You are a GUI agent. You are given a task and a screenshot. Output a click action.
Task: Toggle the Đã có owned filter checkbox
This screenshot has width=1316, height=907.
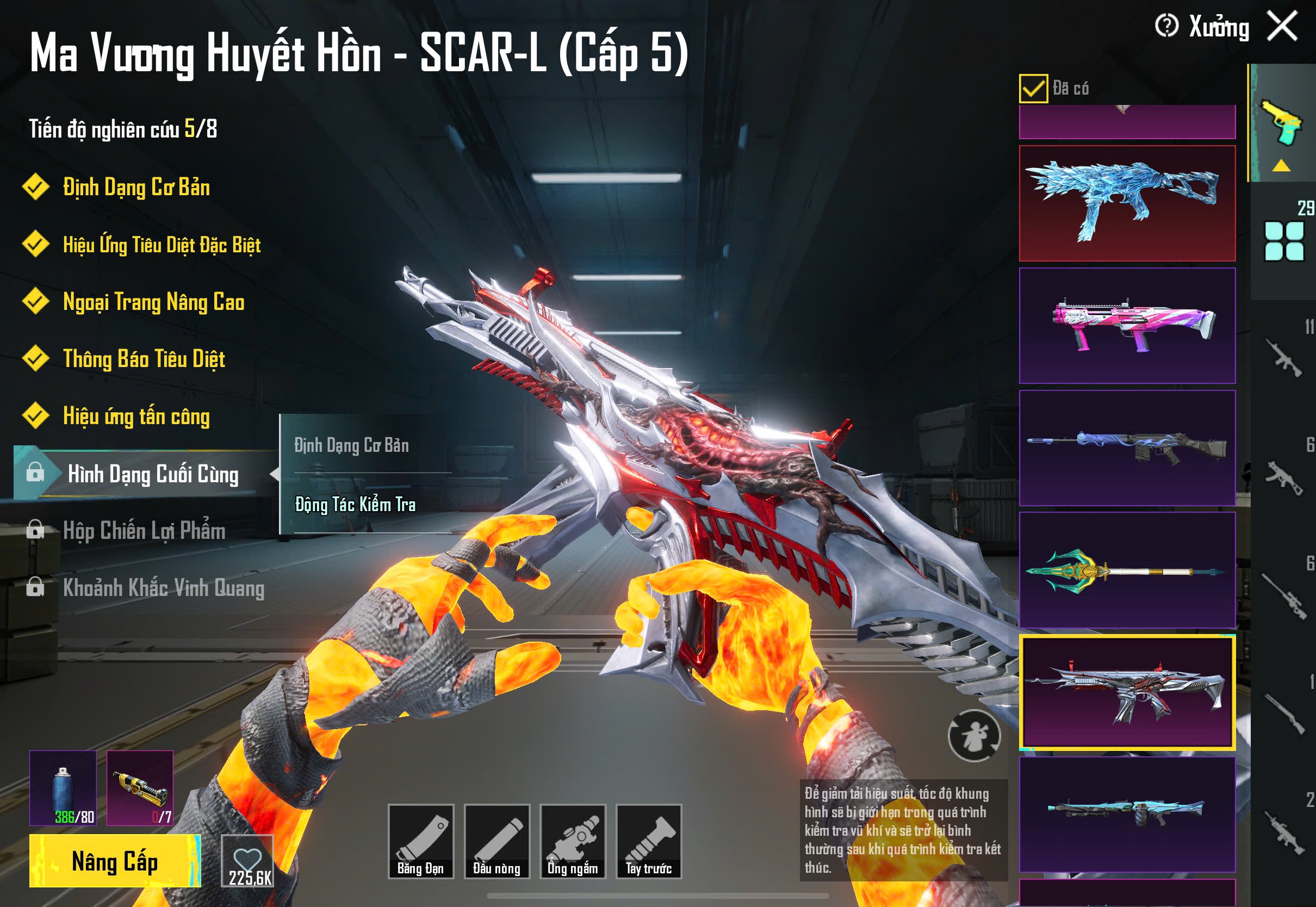[1033, 89]
